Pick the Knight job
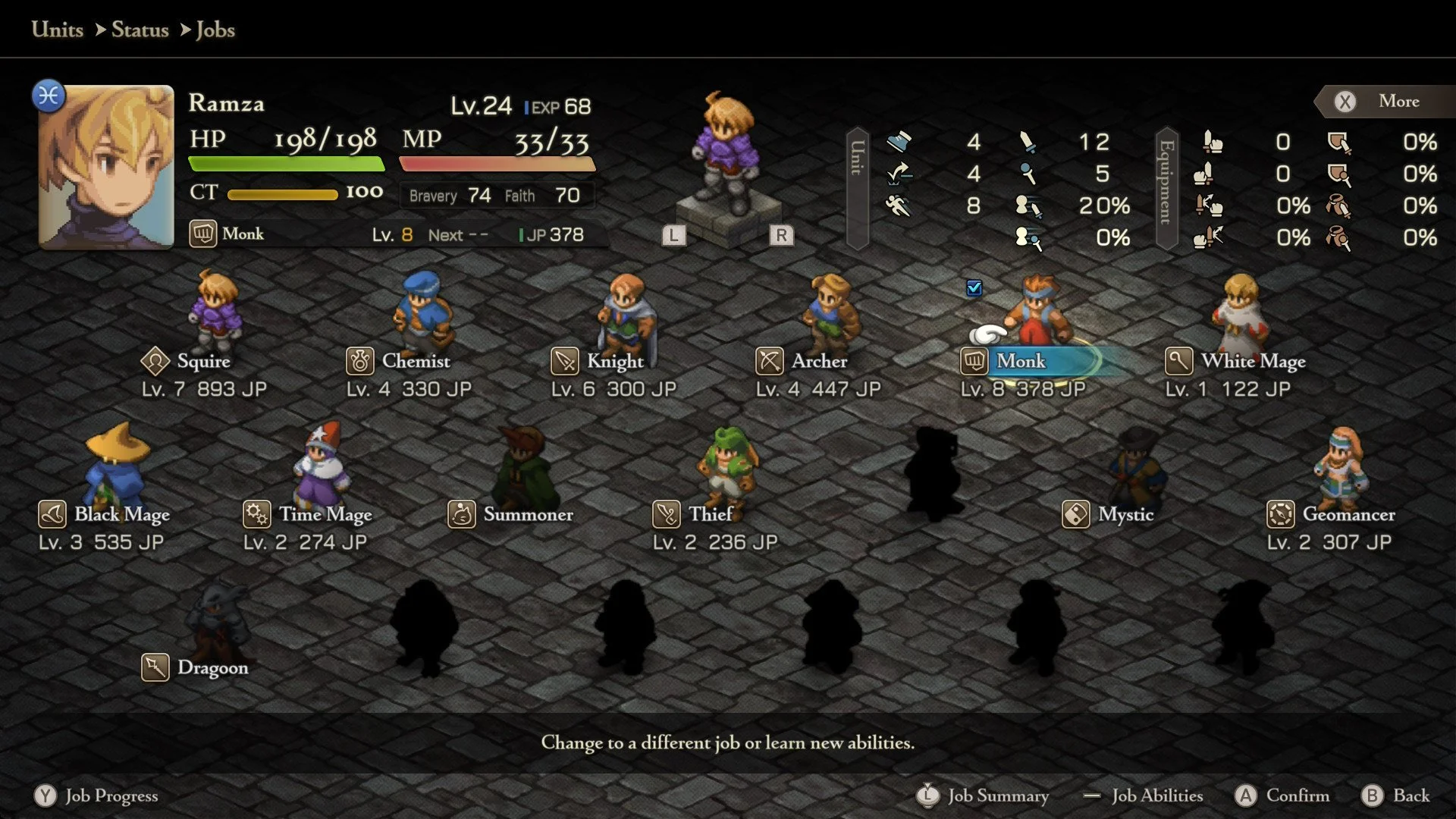Image resolution: width=1456 pixels, height=819 pixels. (x=614, y=361)
